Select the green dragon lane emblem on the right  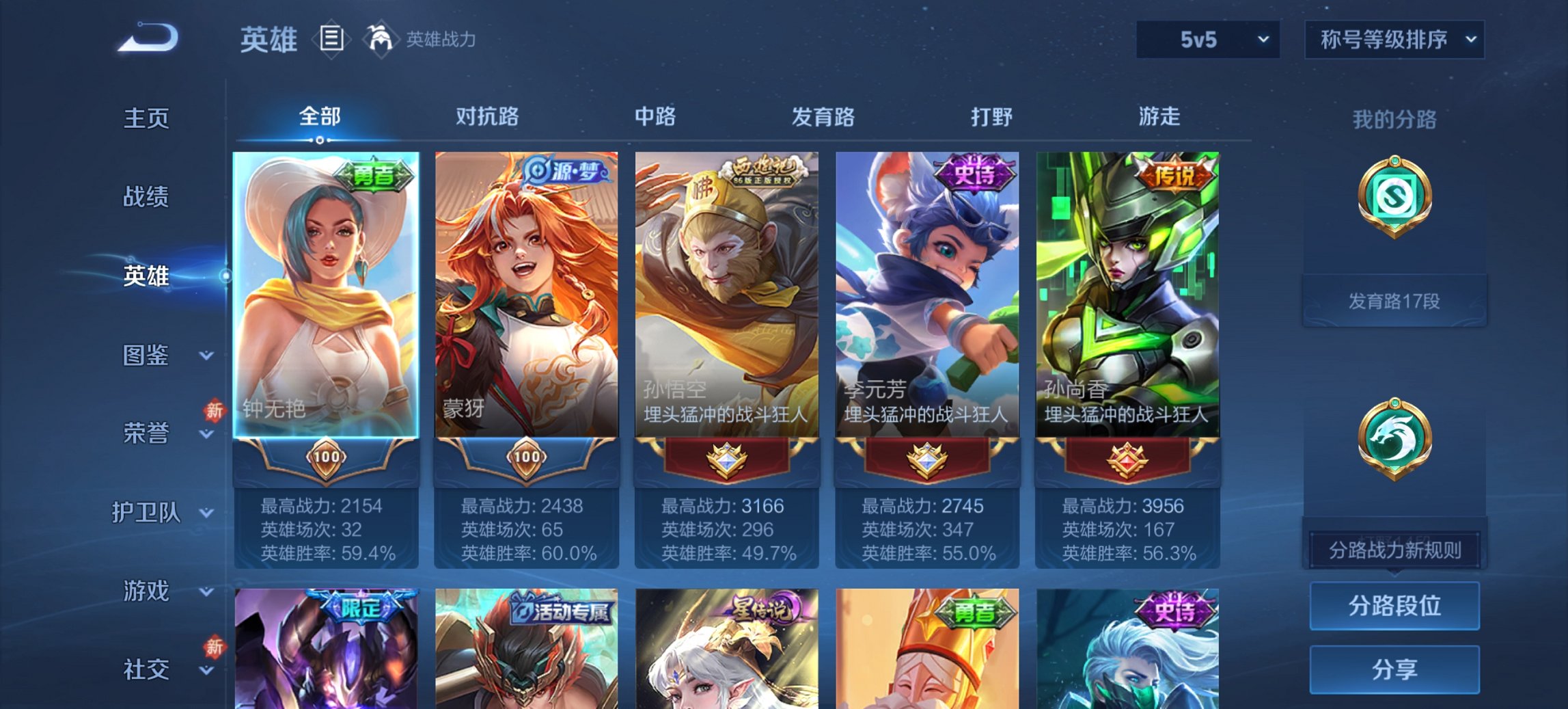pyautogui.click(x=1396, y=438)
